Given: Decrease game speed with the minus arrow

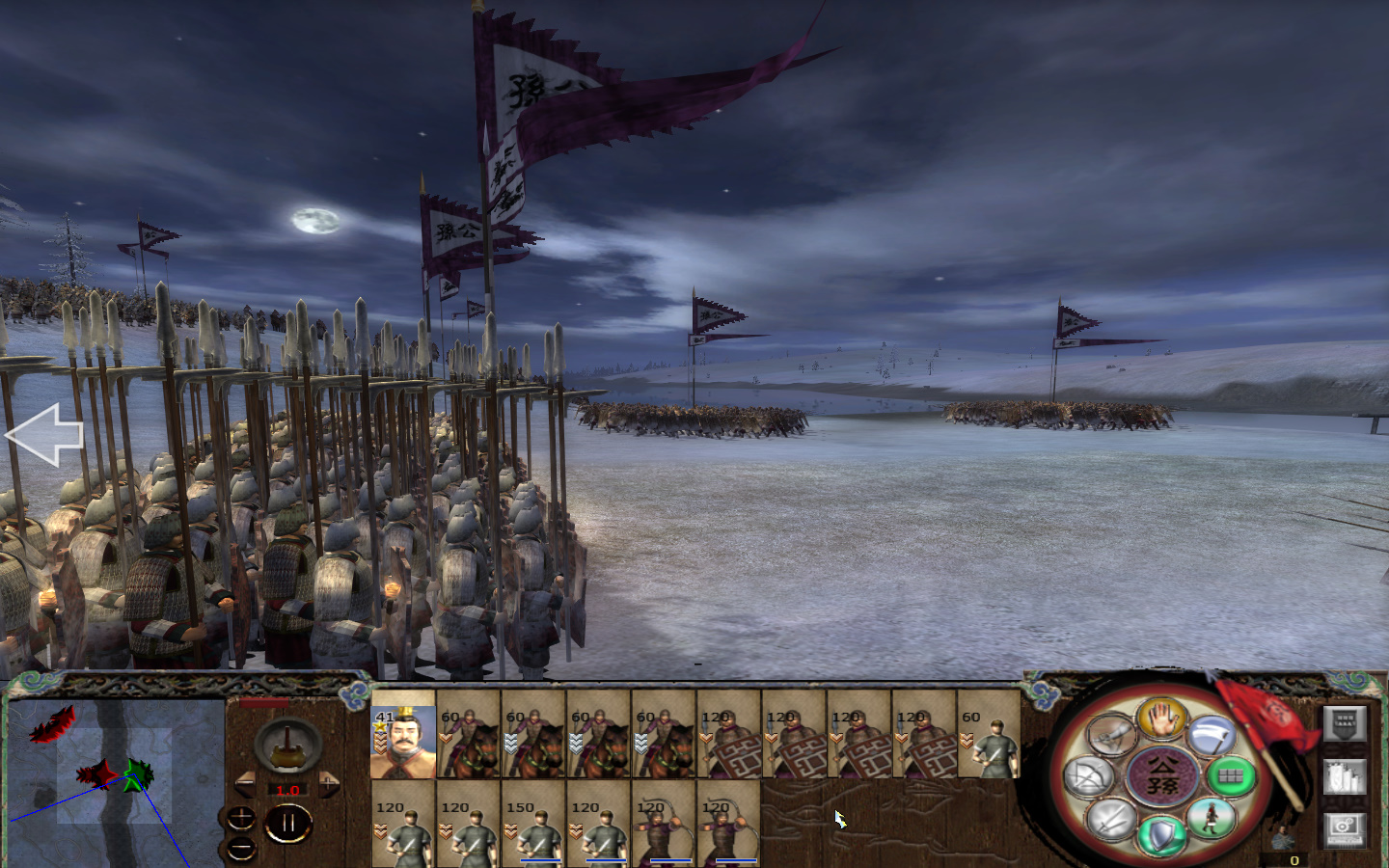Looking at the screenshot, I should tap(247, 782).
